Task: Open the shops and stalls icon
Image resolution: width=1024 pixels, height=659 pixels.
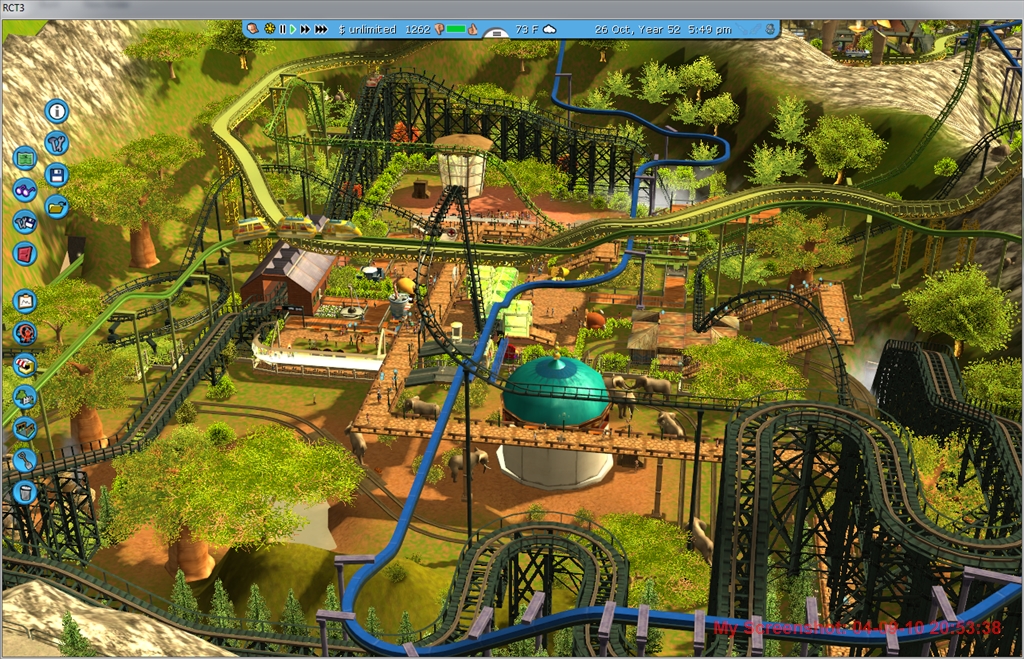Action: (25, 365)
